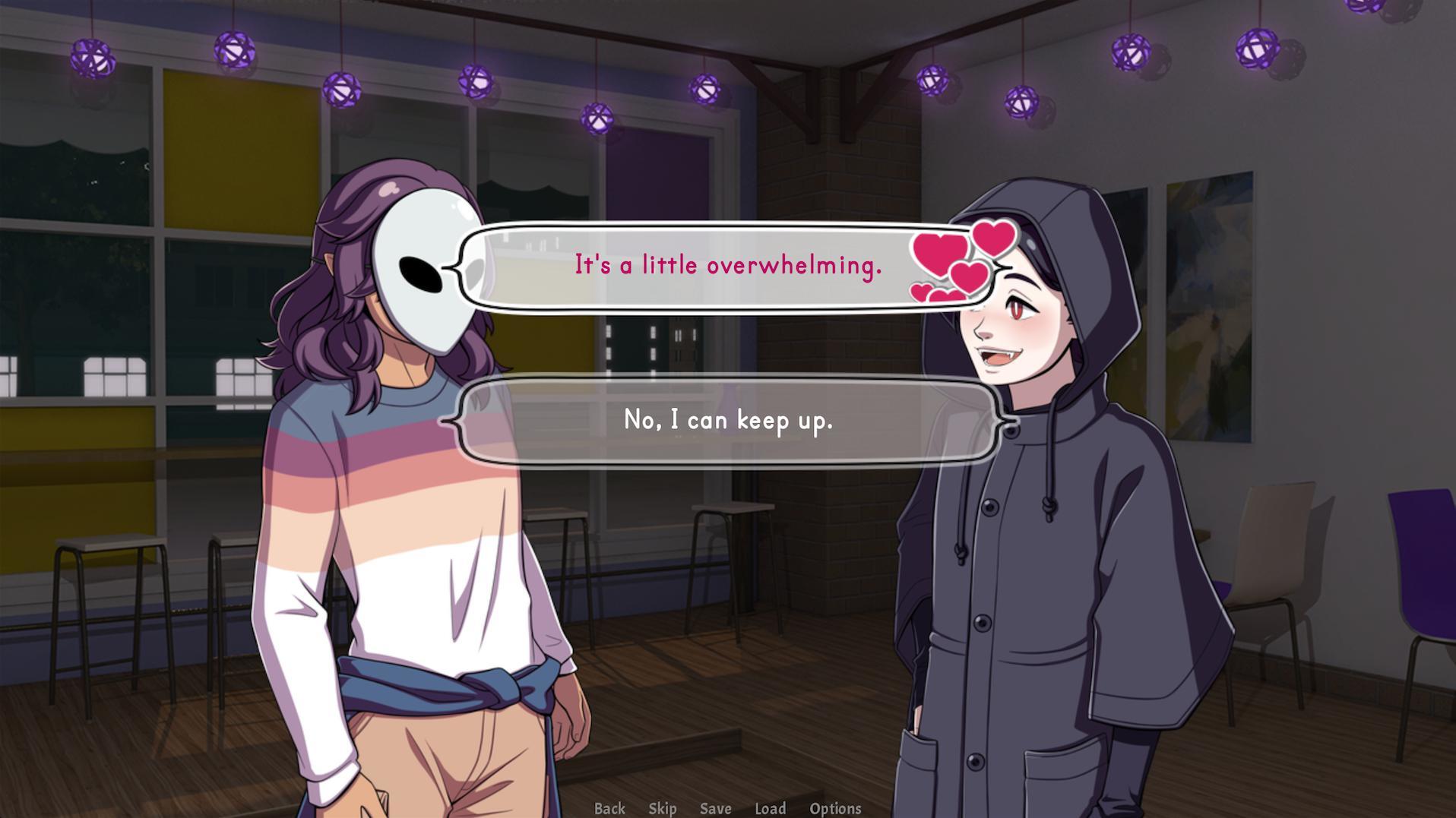
Task: Load a saved game with the Load link
Action: [771, 808]
